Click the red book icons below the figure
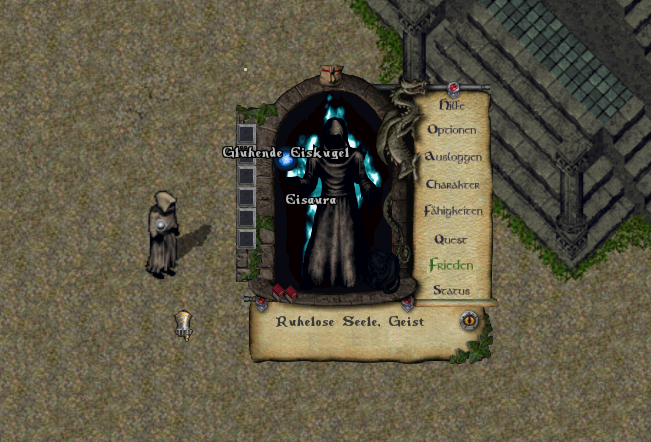 284,291
